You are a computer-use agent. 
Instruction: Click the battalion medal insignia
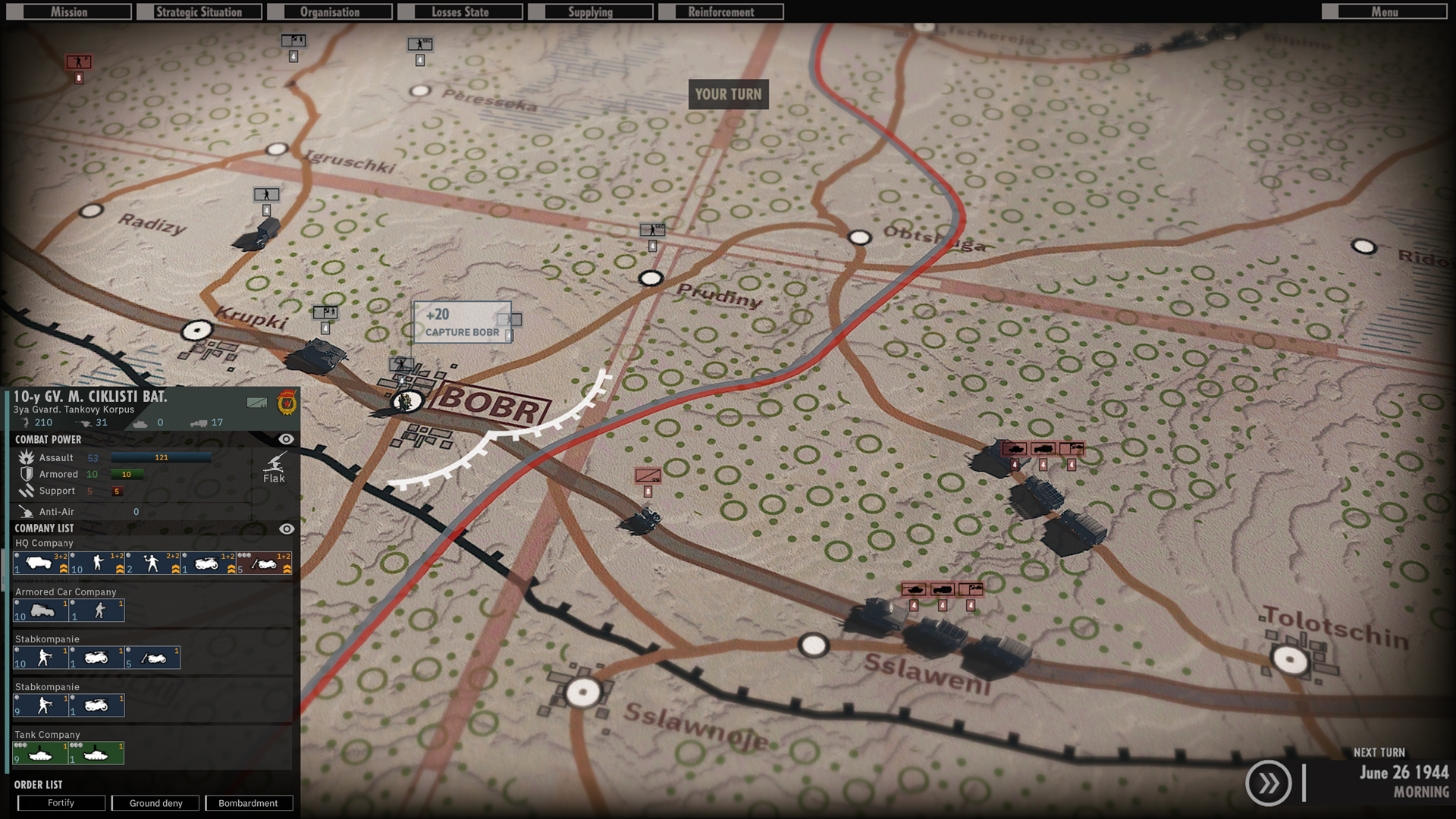[287, 403]
